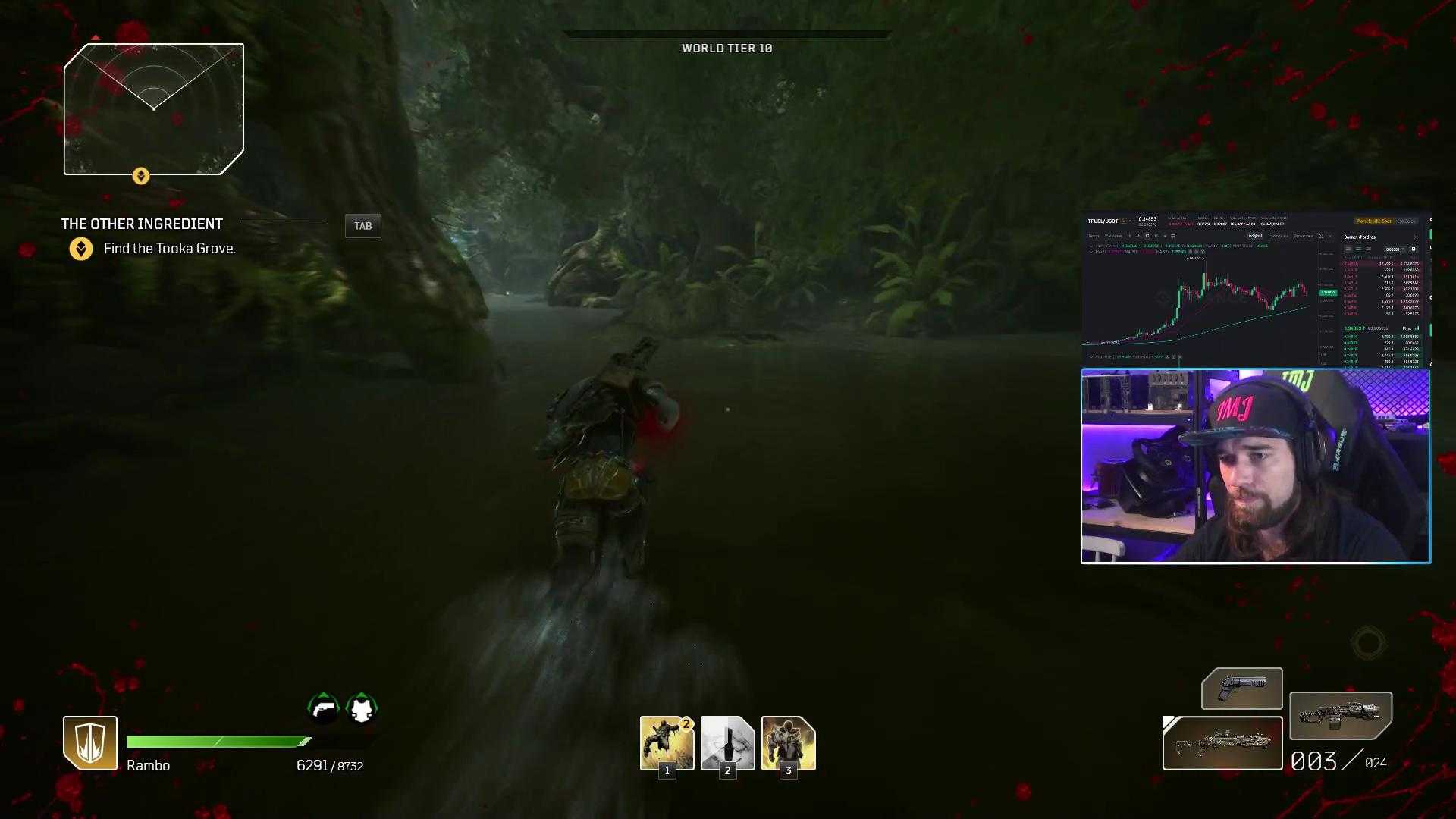Click the sidearm pistol weapon icon
Image resolution: width=1456 pixels, height=819 pixels.
(1241, 689)
